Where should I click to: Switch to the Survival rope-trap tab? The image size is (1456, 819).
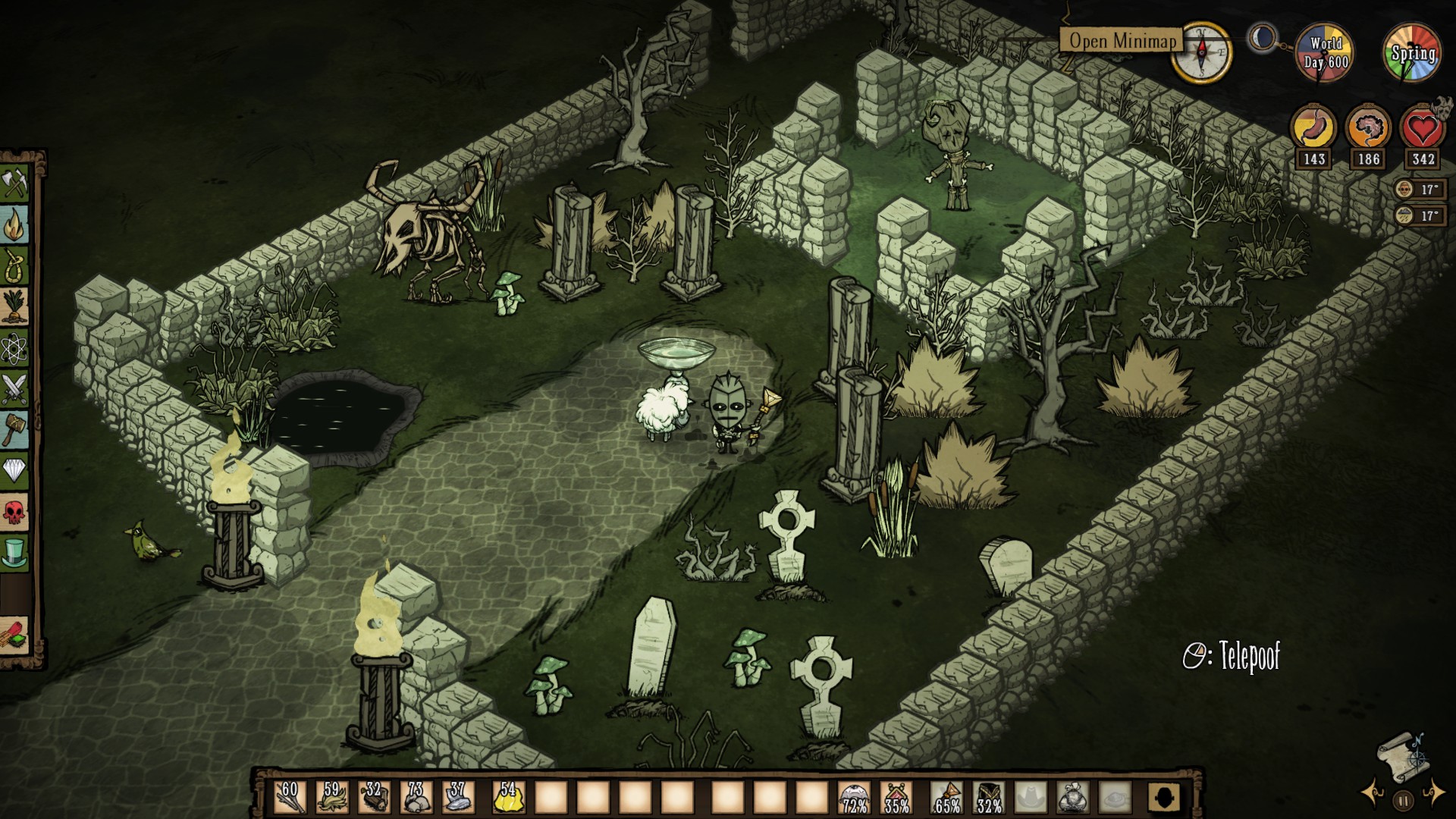click(14, 266)
